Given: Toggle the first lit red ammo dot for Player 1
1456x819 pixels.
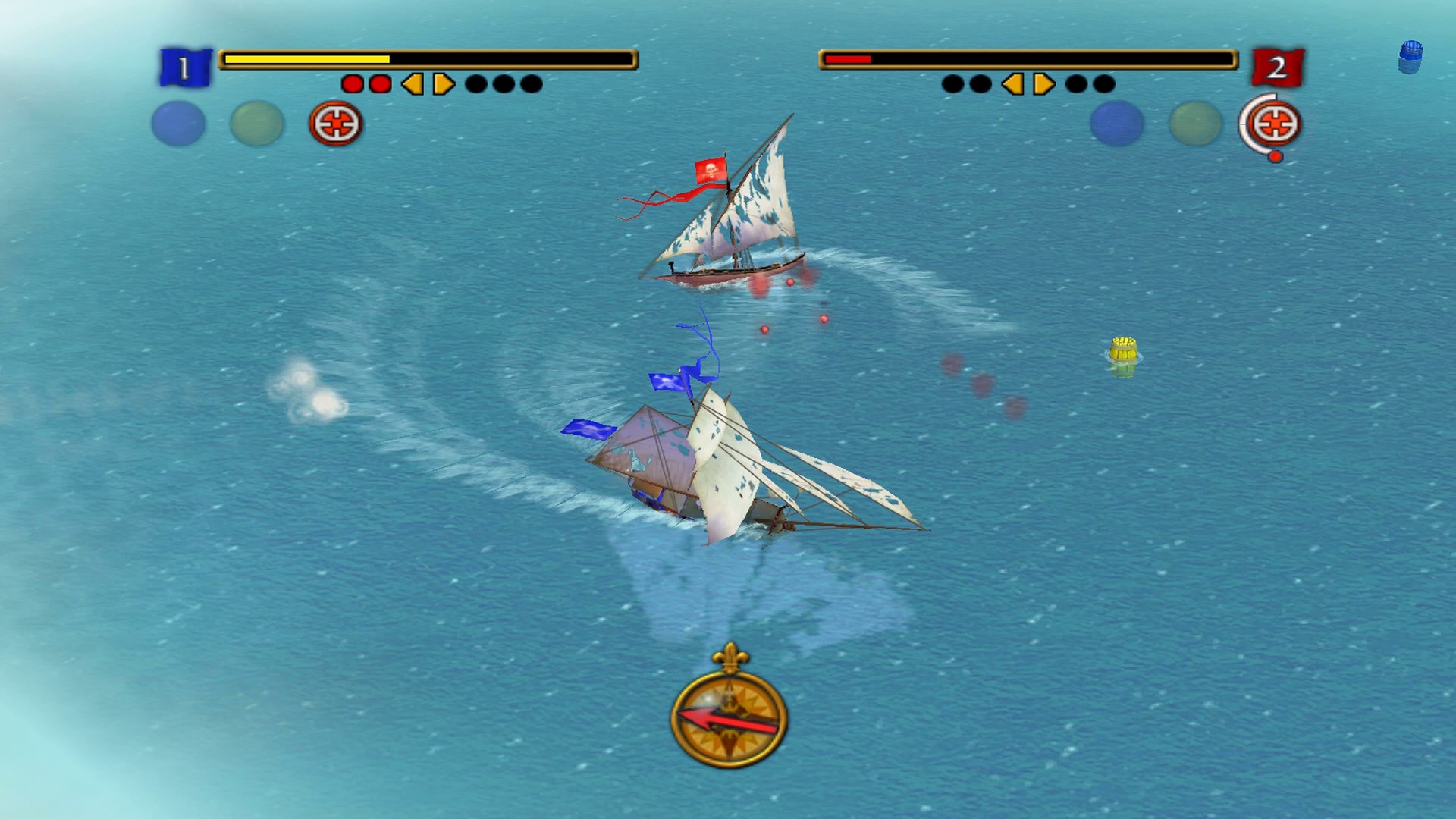Looking at the screenshot, I should pyautogui.click(x=352, y=85).
